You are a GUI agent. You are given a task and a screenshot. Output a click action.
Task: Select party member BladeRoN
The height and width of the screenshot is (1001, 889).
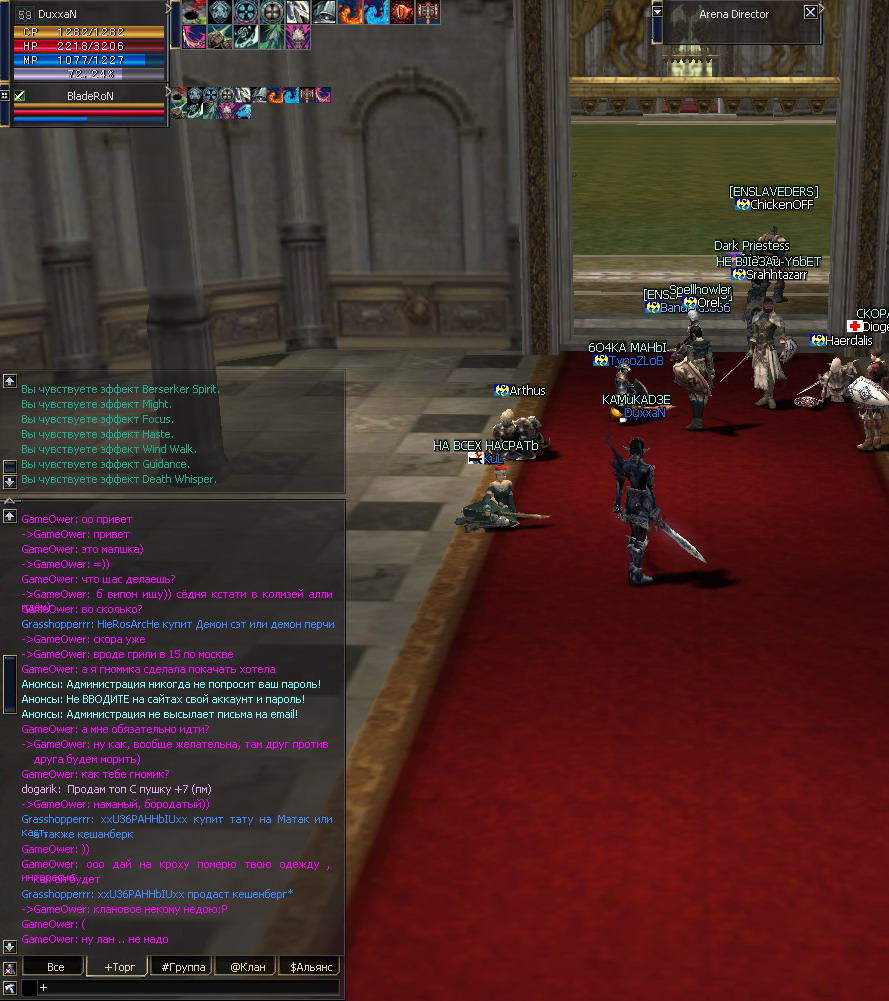pos(90,96)
